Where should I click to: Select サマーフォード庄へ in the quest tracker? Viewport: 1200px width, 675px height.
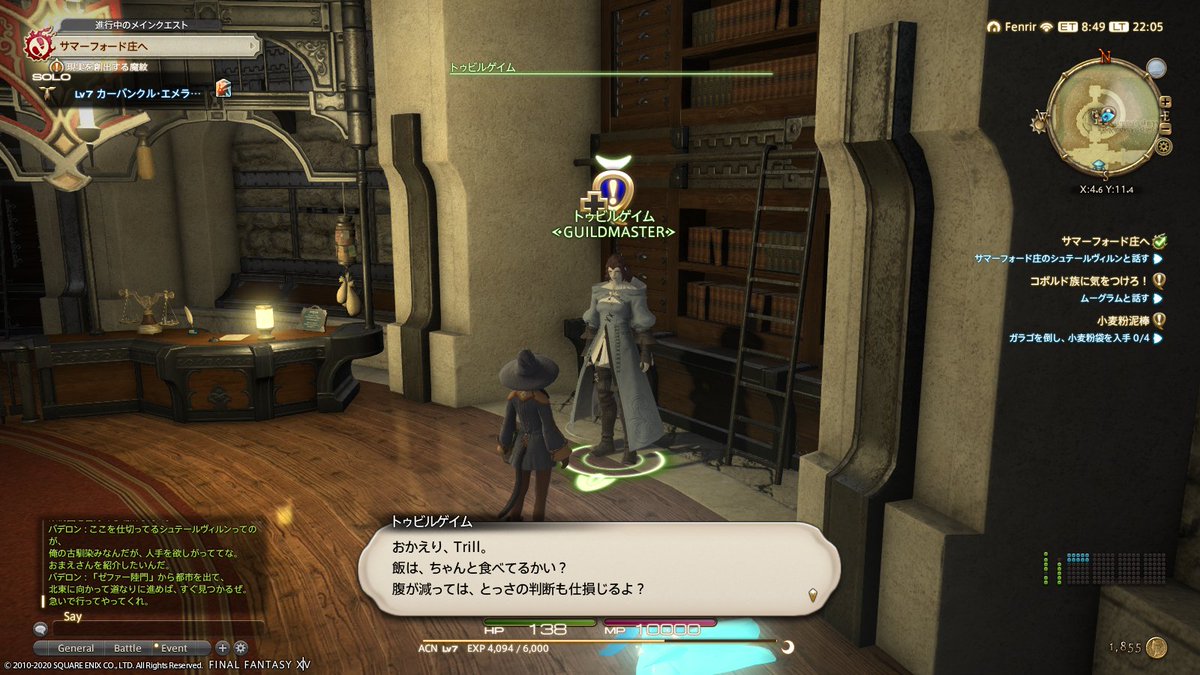point(1105,241)
